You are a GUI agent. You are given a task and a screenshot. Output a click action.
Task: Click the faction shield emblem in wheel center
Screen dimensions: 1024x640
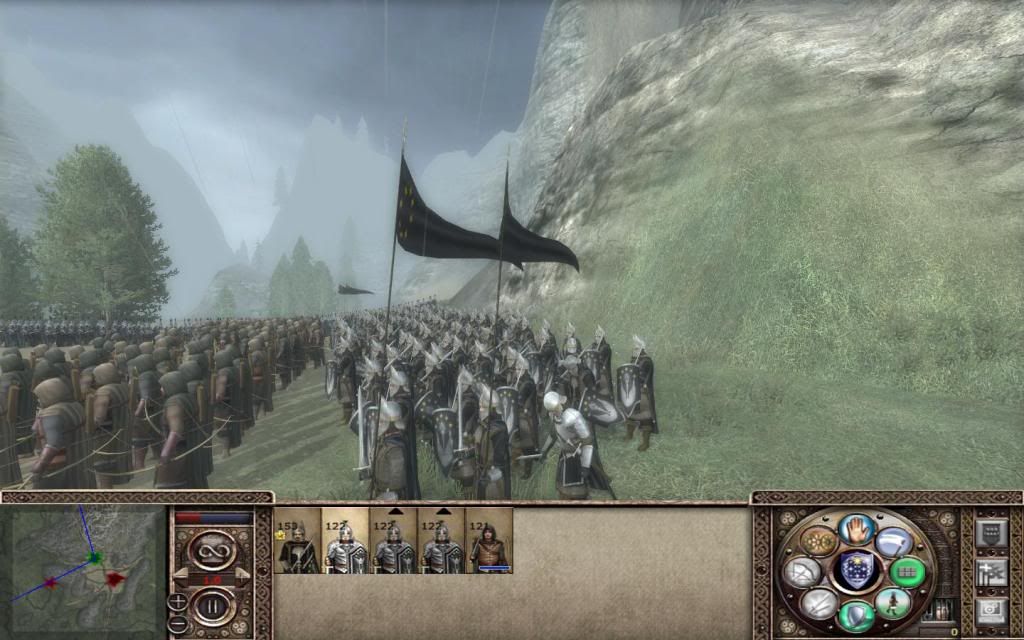click(x=856, y=571)
